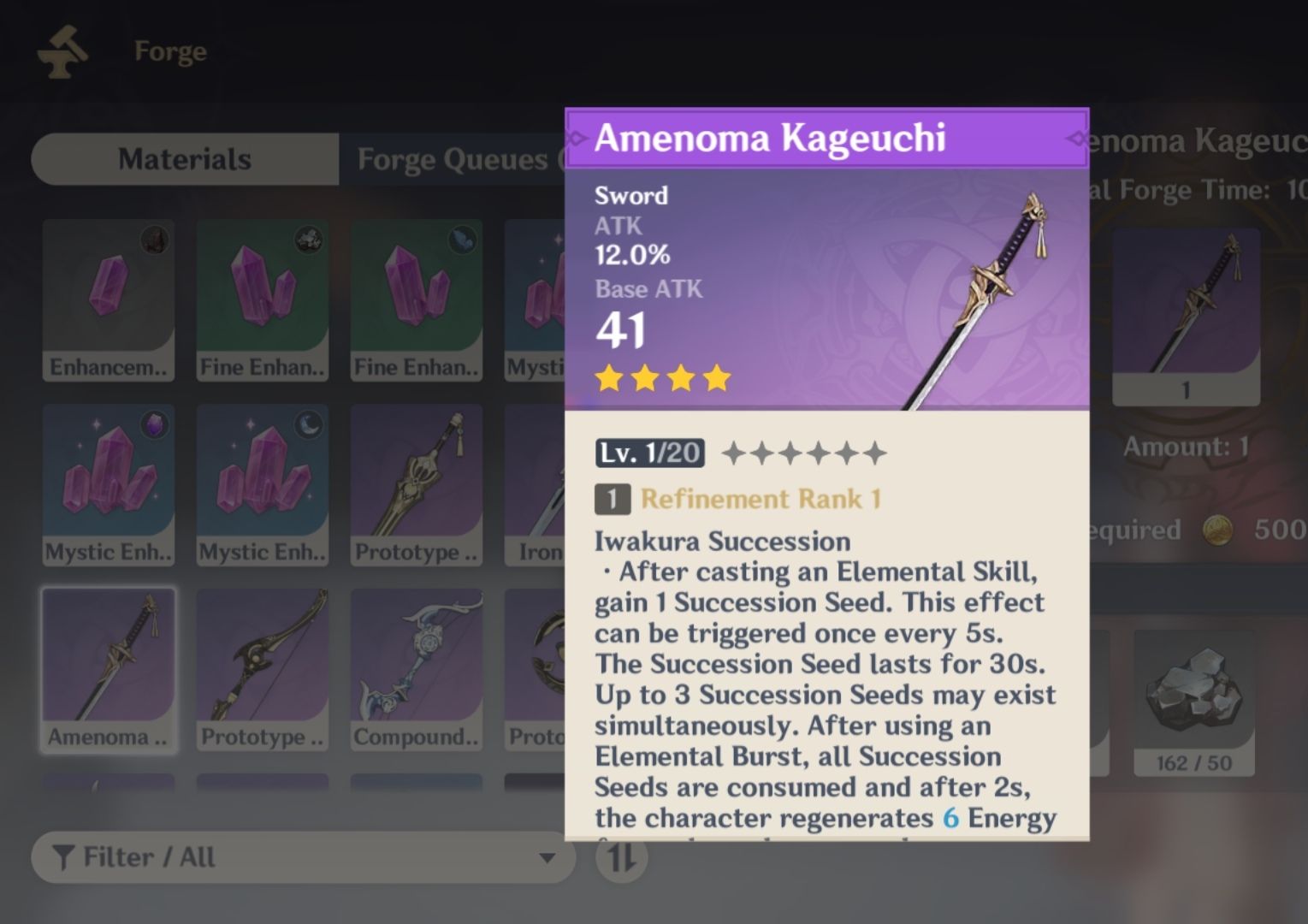Open the Compound Bow forge item
The height and width of the screenshot is (924, 1308).
(x=417, y=667)
